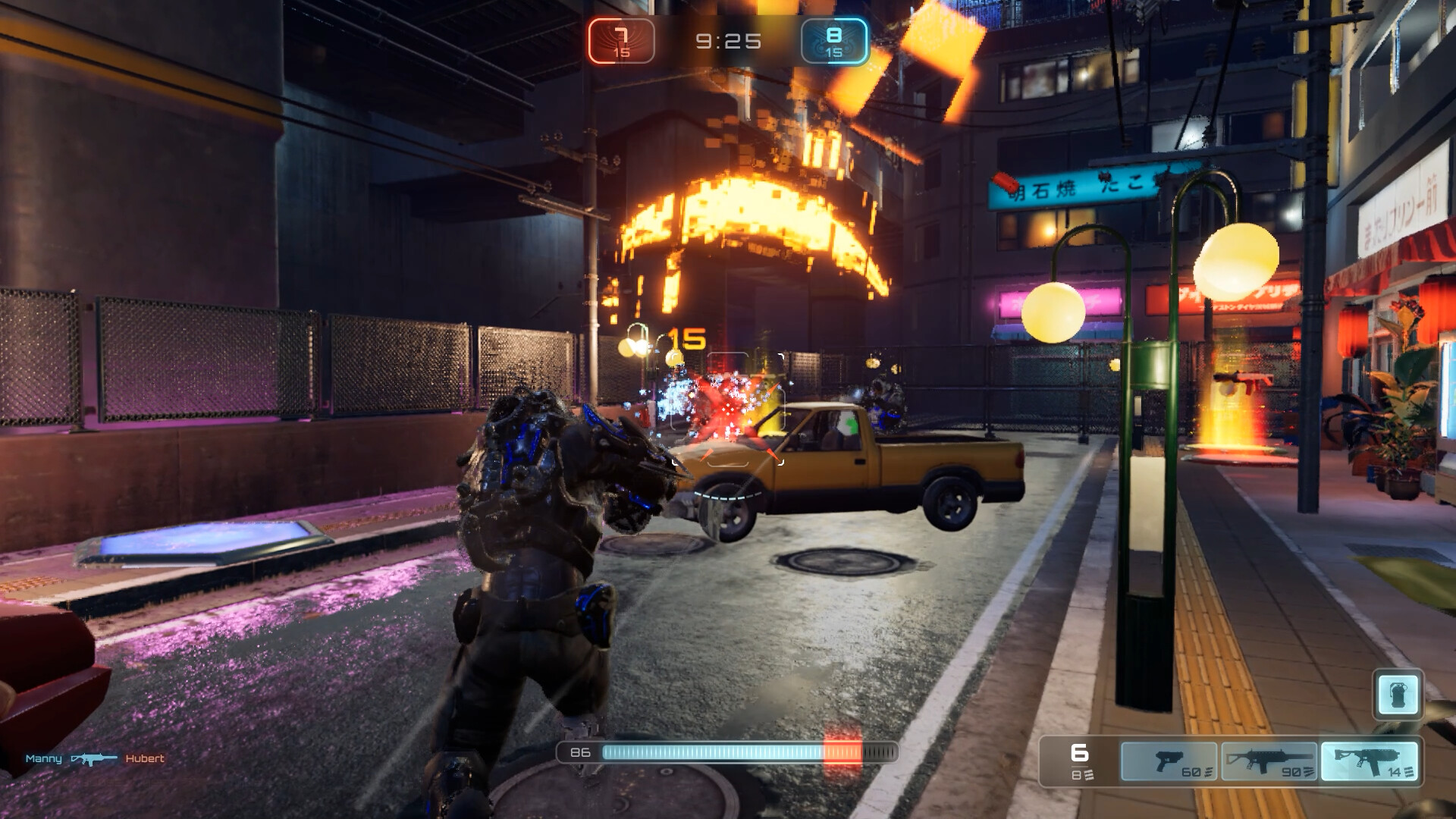
Task: Activate the grenade icon
Action: pos(1398,694)
